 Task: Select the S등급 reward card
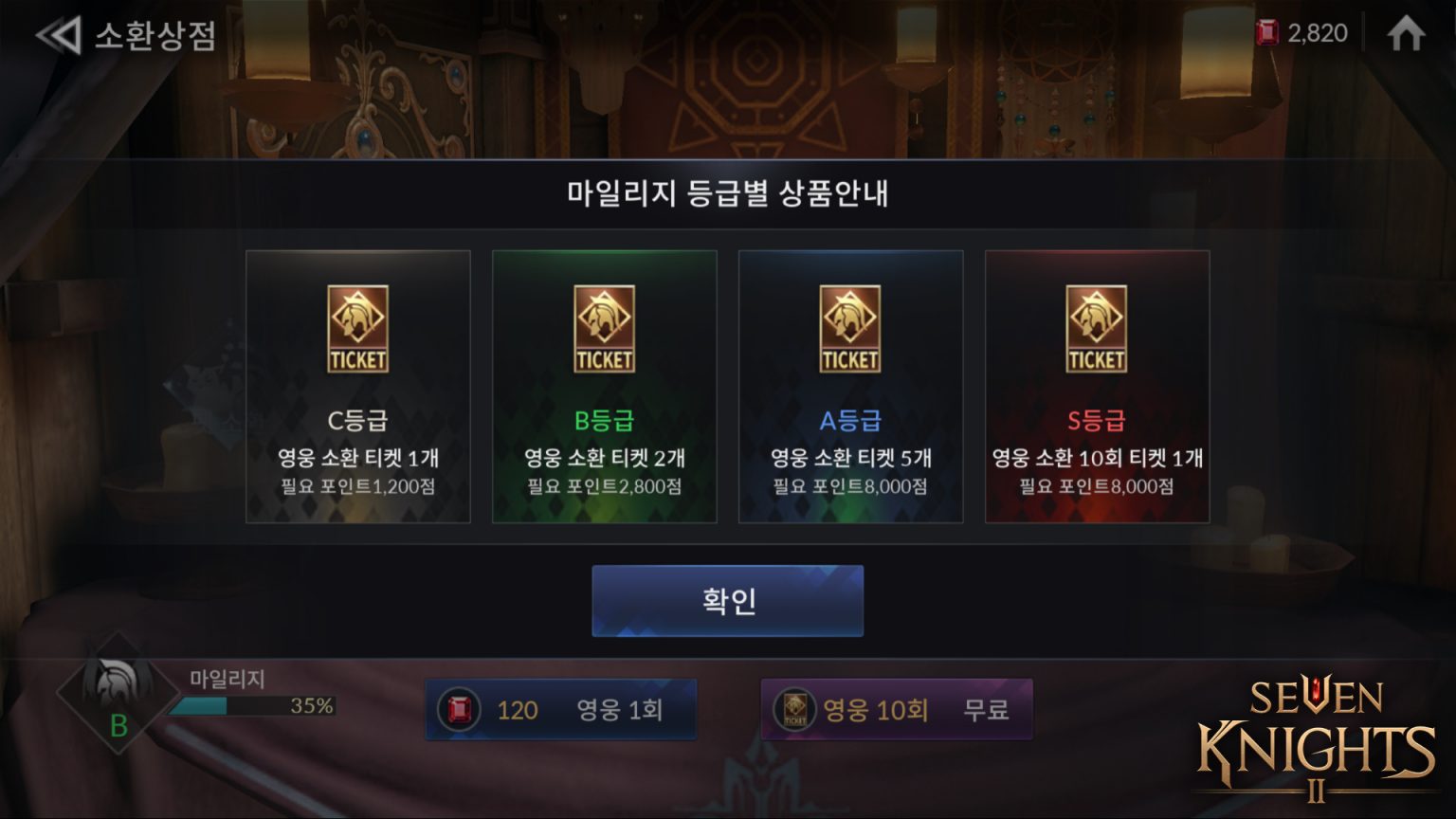tap(1097, 385)
